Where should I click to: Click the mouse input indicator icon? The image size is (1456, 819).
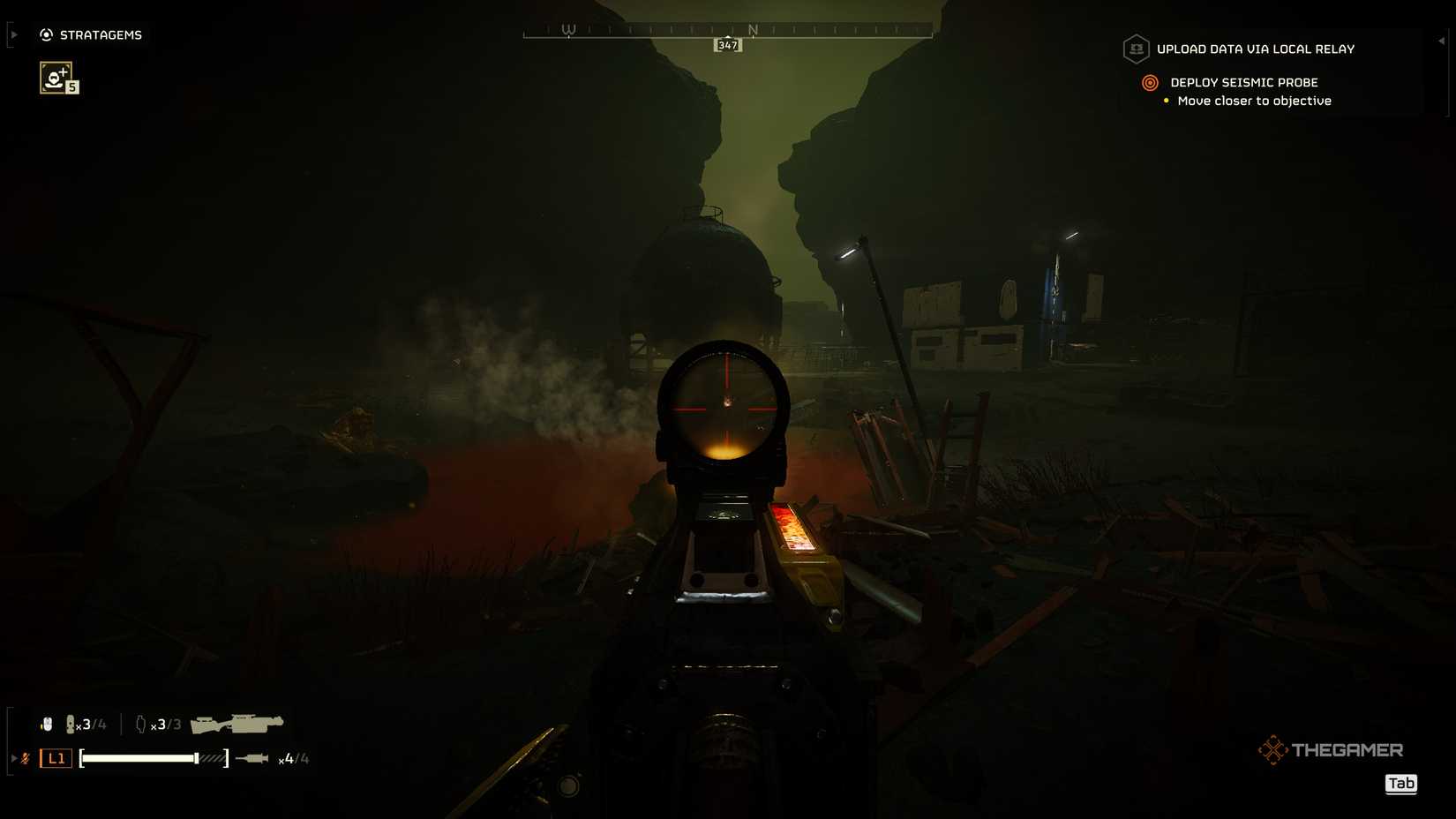coord(47,724)
